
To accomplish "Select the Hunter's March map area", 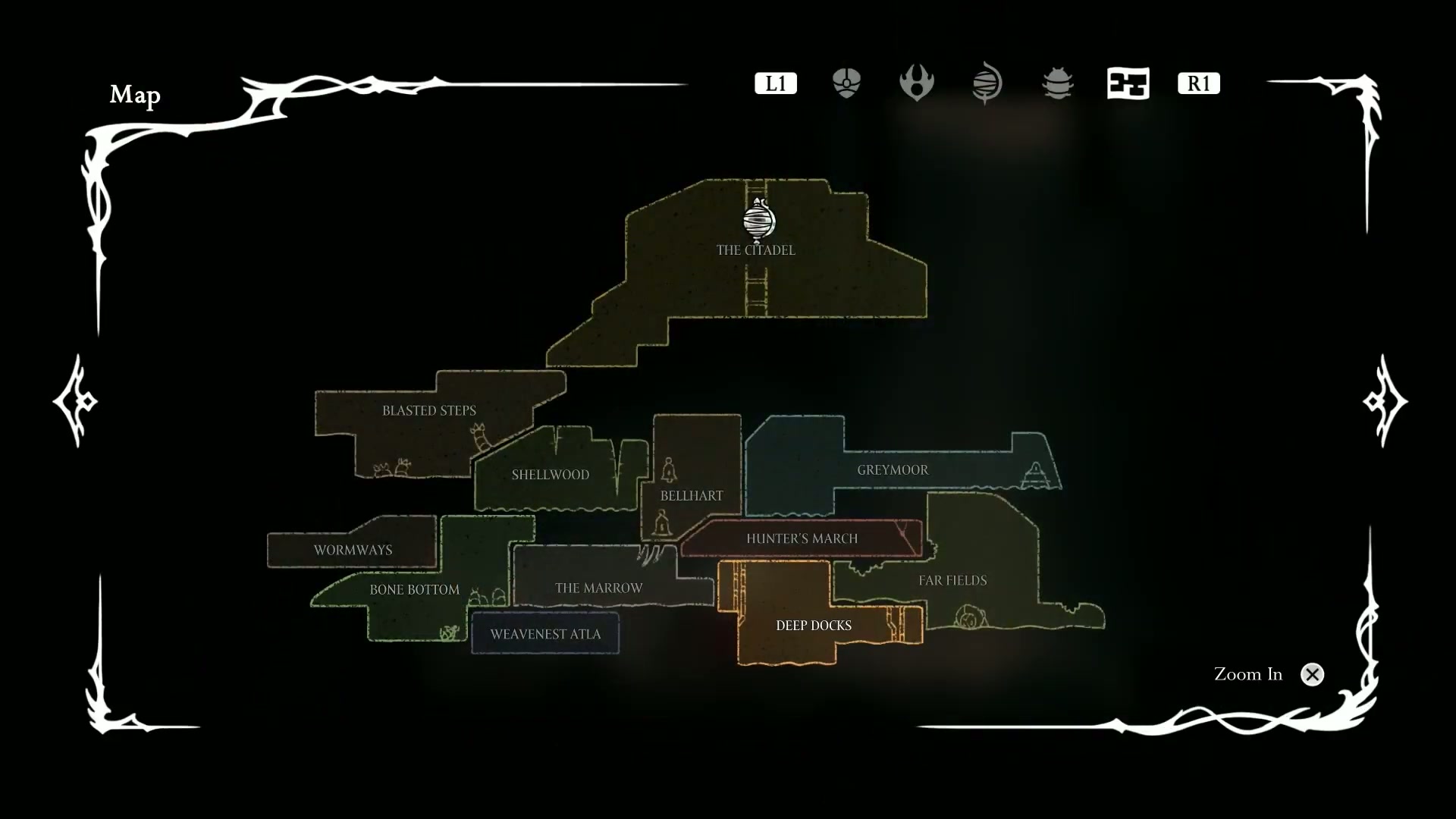I will point(802,538).
